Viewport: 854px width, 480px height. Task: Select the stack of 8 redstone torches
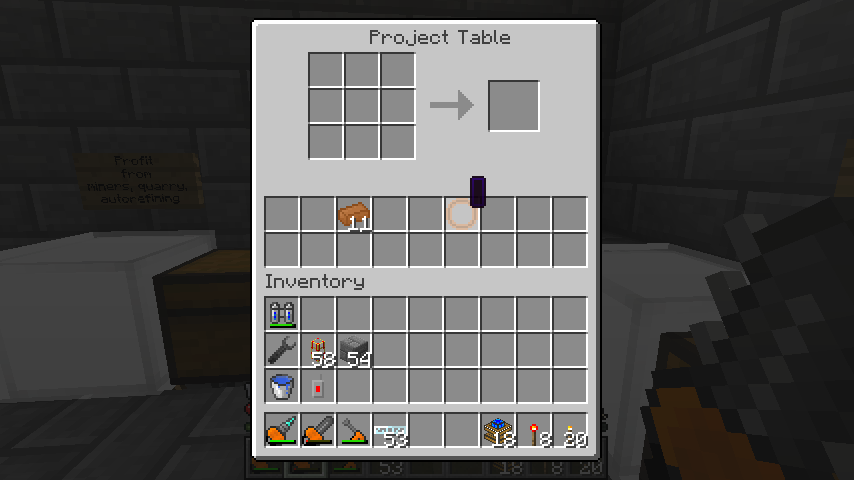(x=534, y=431)
